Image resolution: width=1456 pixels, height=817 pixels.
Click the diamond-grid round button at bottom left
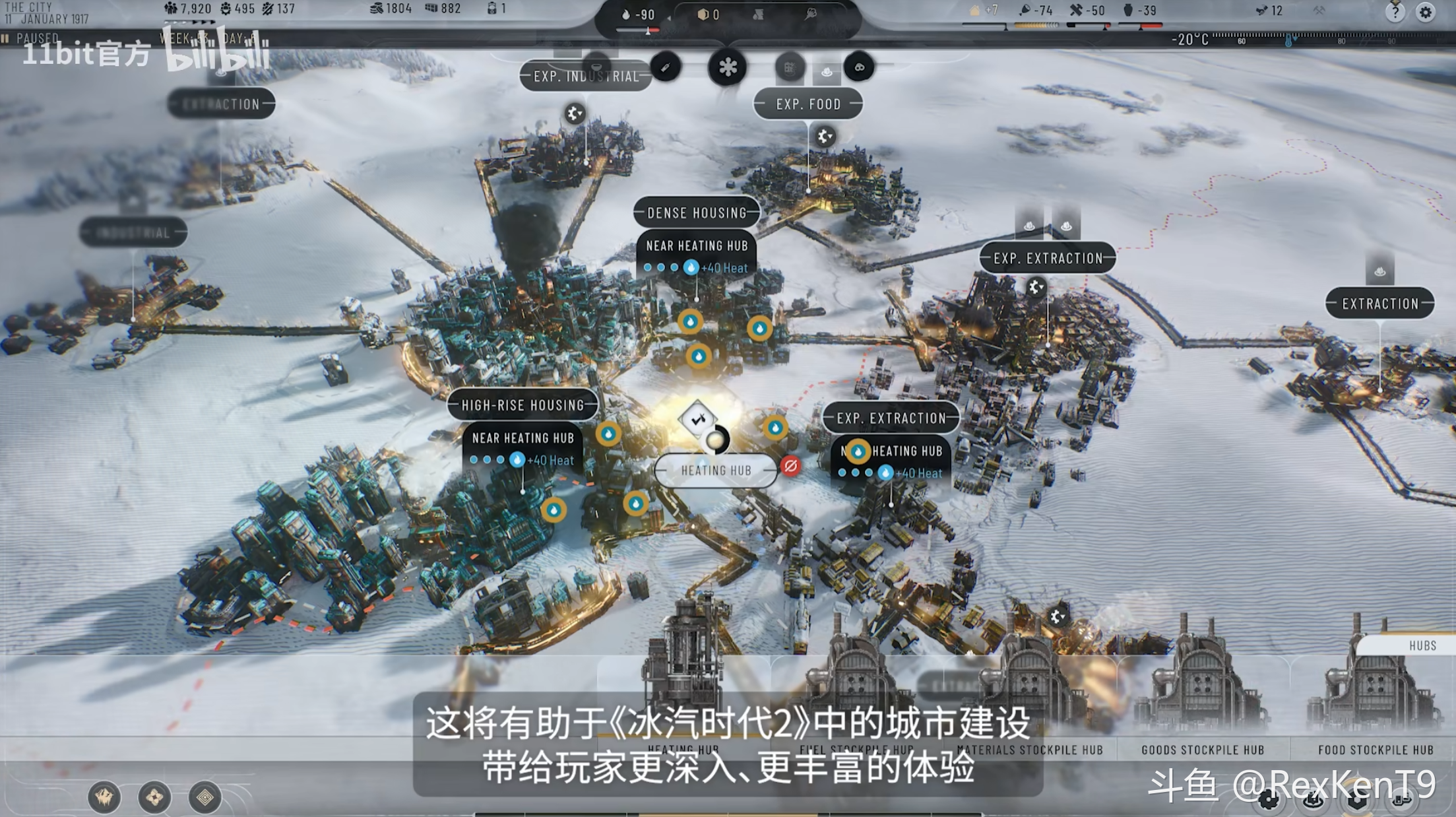click(x=205, y=798)
